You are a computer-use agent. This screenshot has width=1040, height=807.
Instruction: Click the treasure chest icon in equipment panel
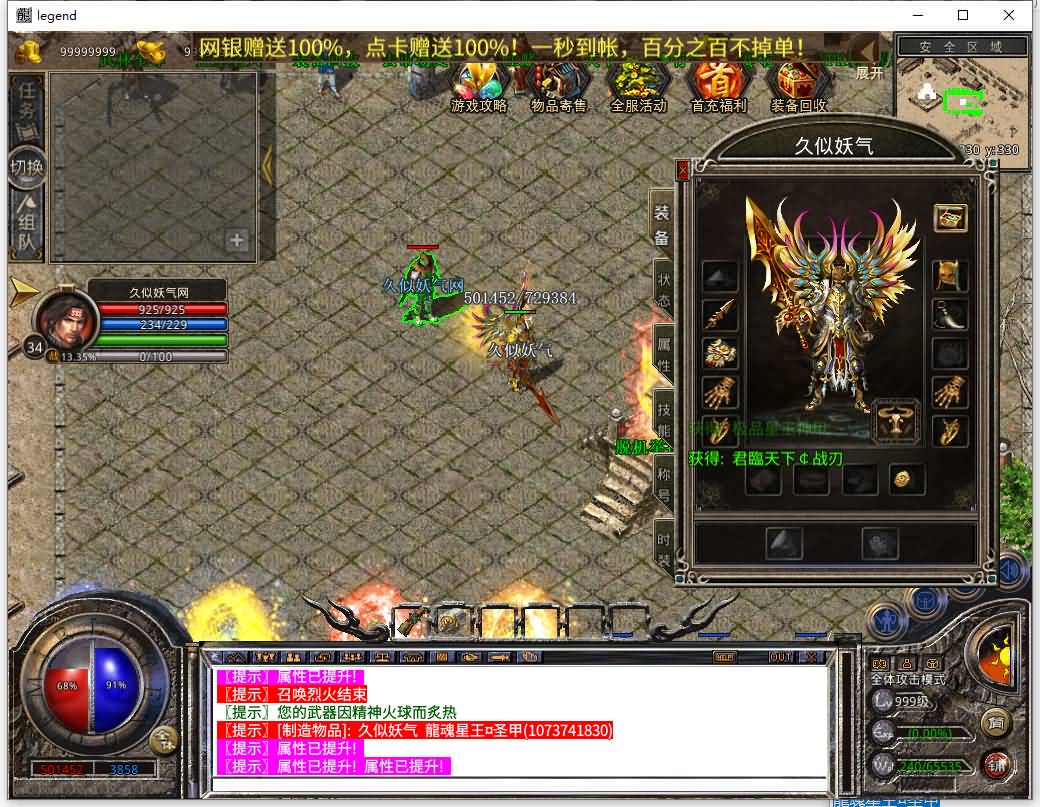950,217
